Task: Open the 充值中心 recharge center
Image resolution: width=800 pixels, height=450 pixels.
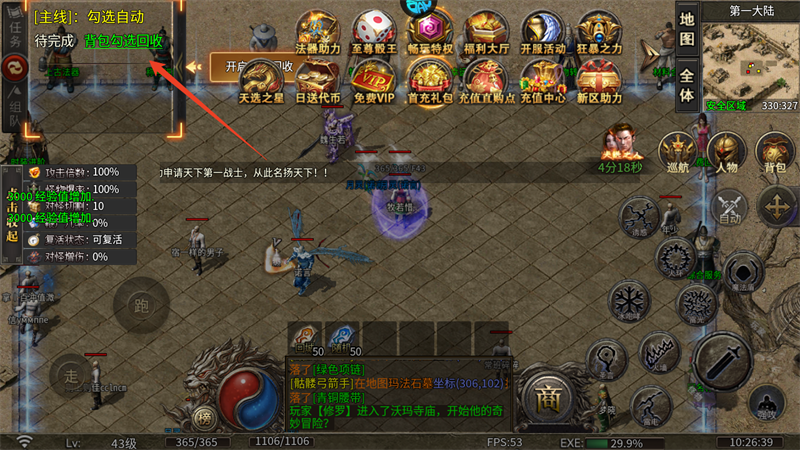Action: pyautogui.click(x=543, y=78)
